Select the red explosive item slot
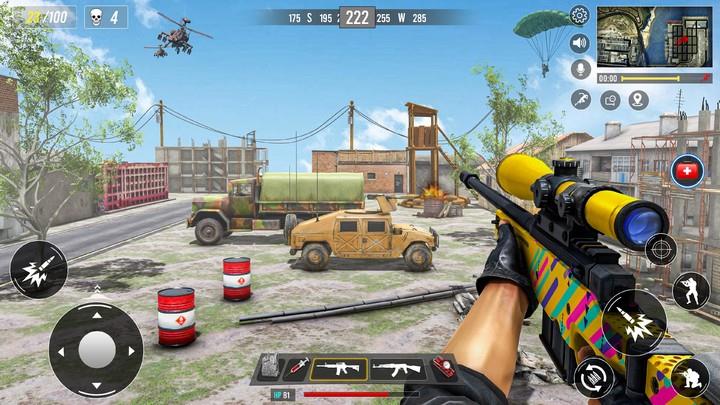This screenshot has width=720, height=405. 443,368
